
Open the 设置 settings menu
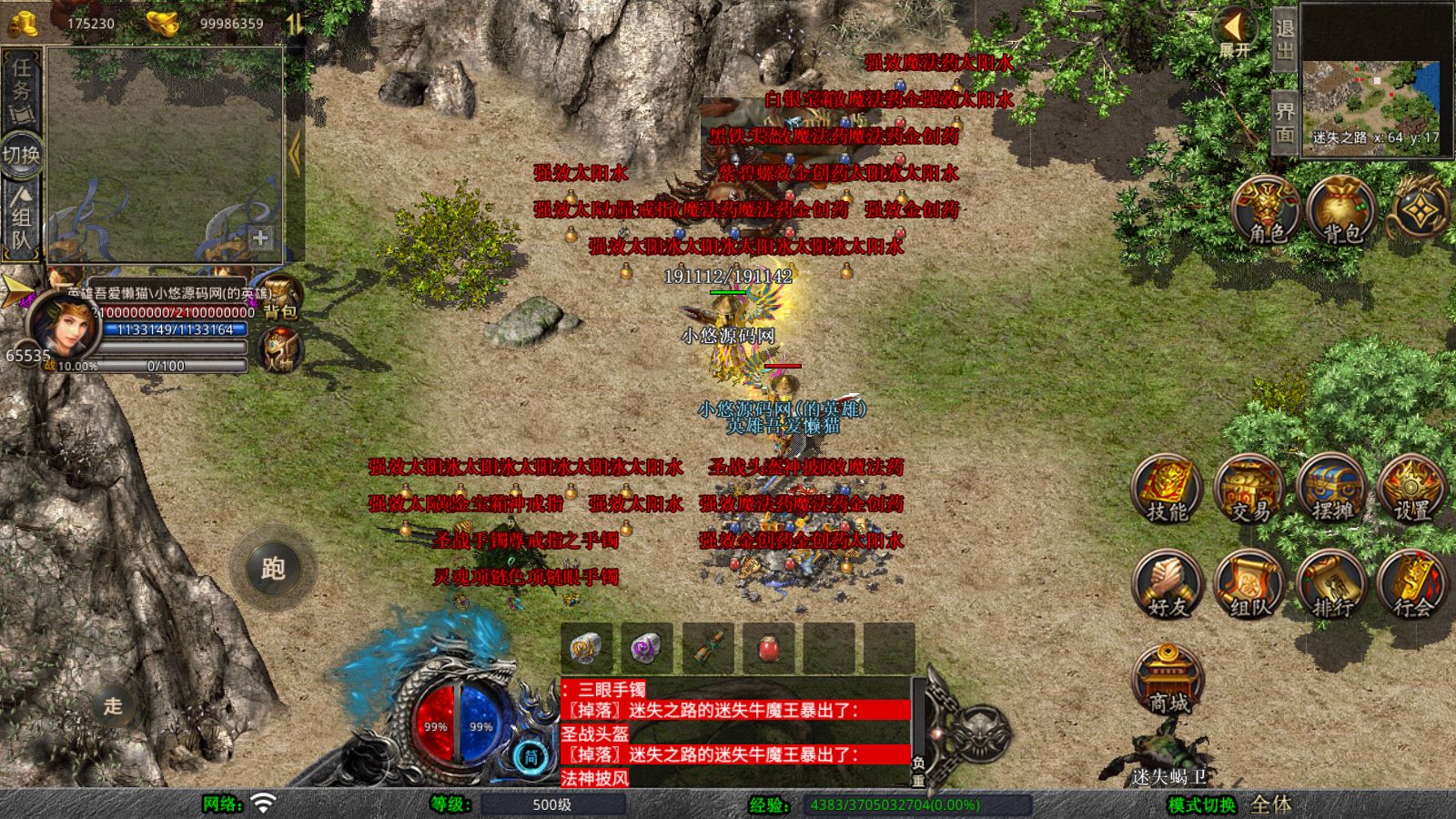pyautogui.click(x=1412, y=489)
